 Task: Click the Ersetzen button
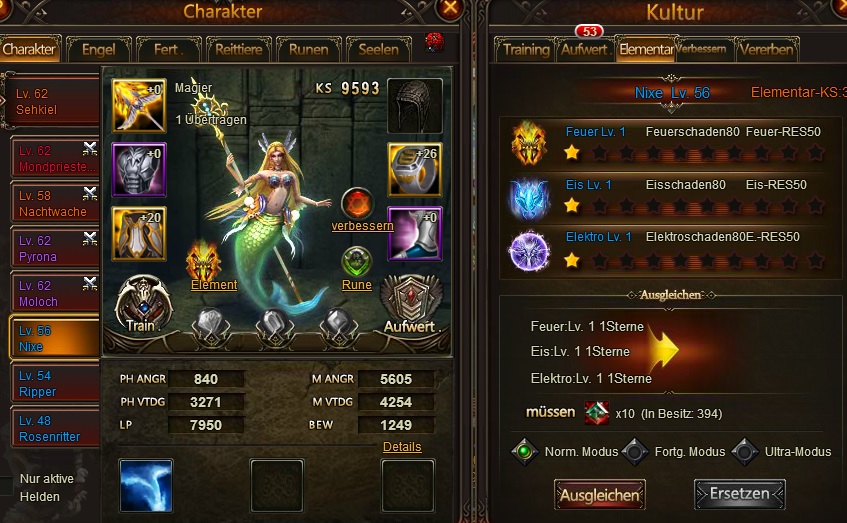click(x=740, y=494)
